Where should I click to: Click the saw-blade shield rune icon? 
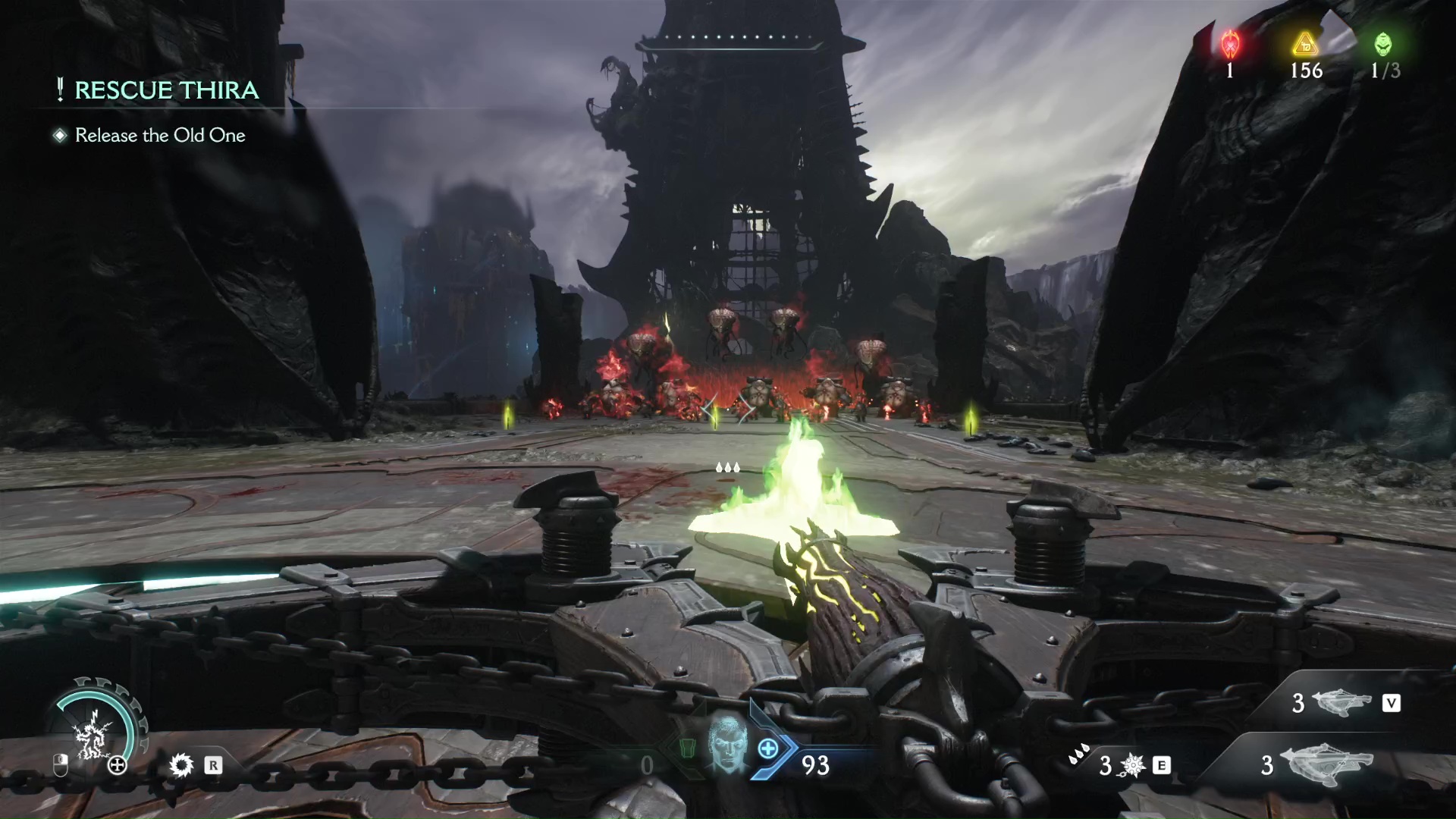181,765
